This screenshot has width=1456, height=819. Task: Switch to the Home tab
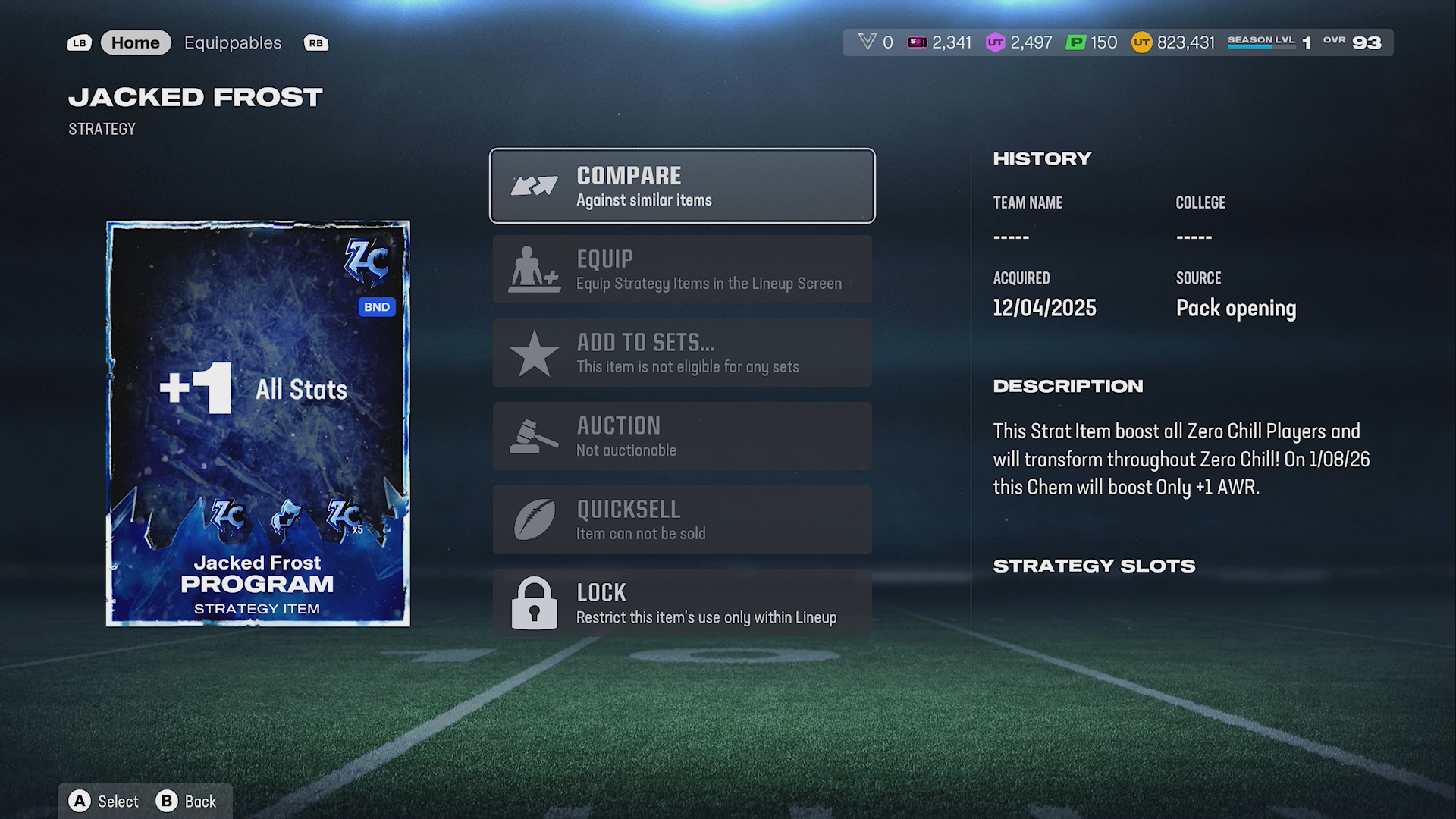point(136,43)
